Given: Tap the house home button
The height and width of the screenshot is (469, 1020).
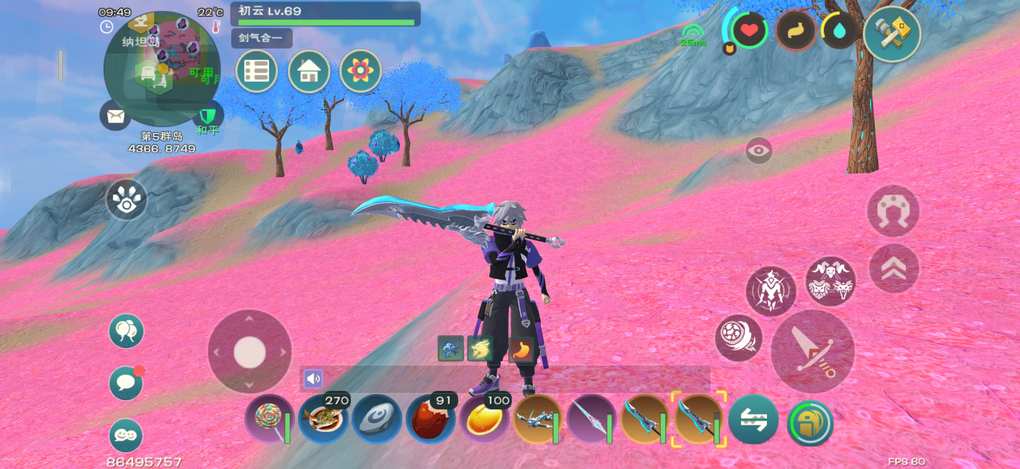Looking at the screenshot, I should tap(309, 71).
